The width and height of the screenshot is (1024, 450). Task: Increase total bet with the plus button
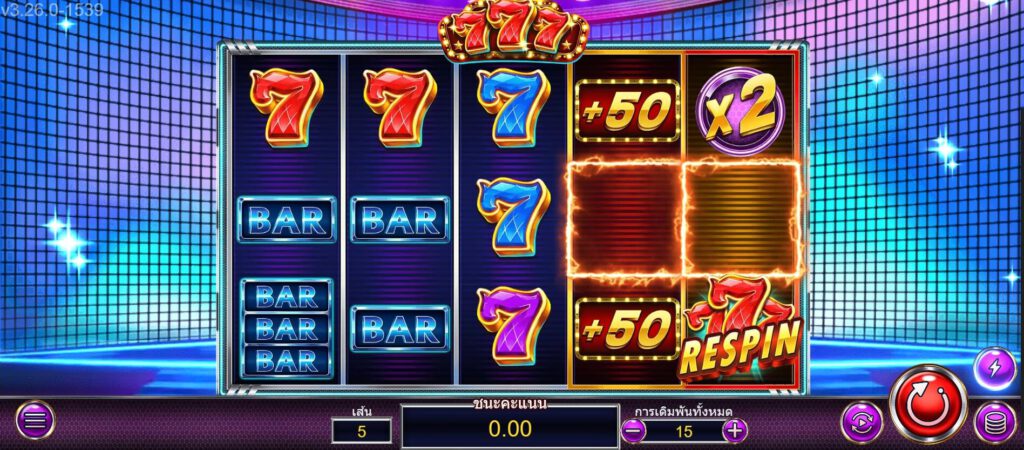735,431
